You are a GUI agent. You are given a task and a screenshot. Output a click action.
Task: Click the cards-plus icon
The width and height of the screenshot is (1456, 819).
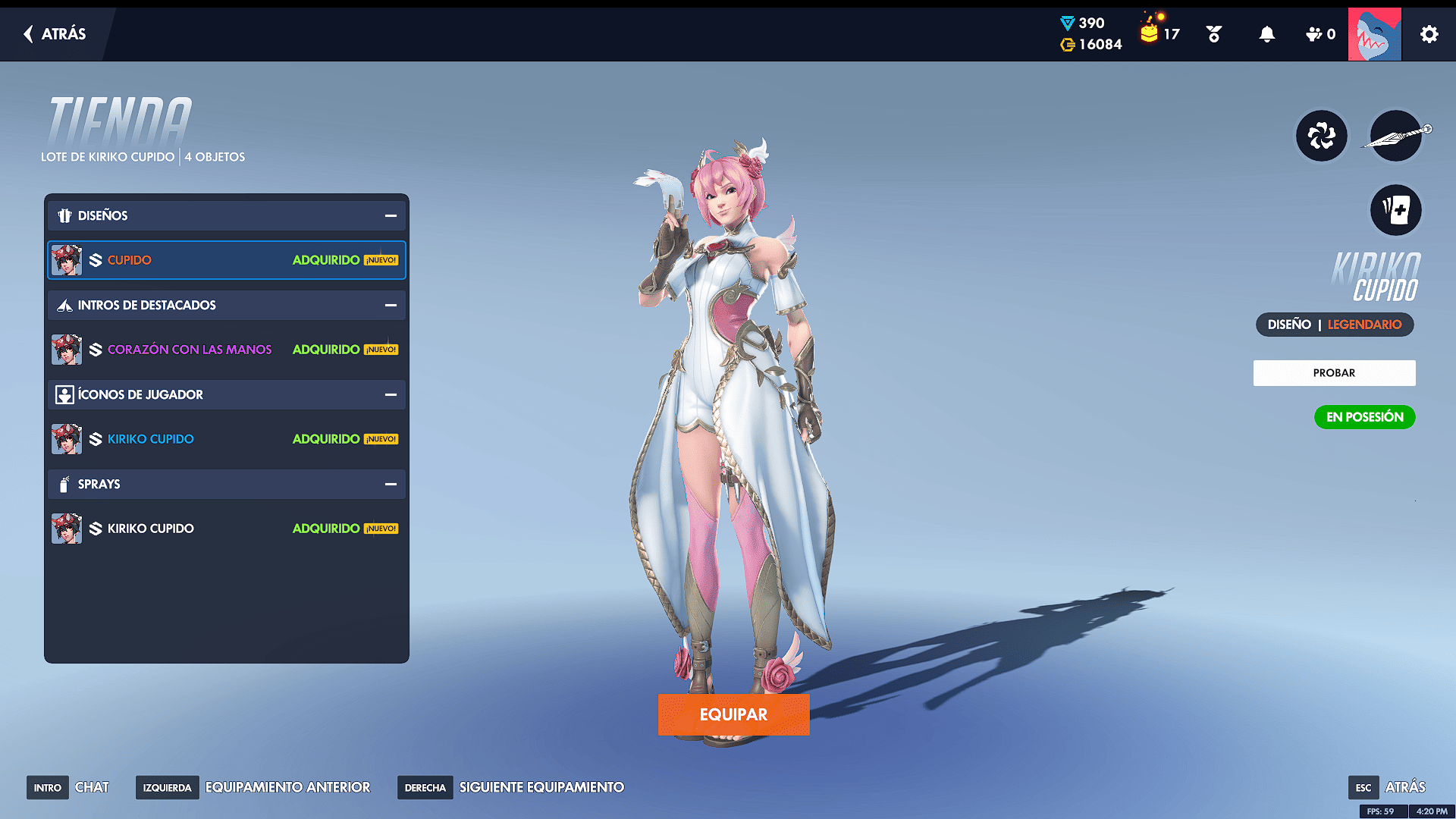pos(1395,210)
